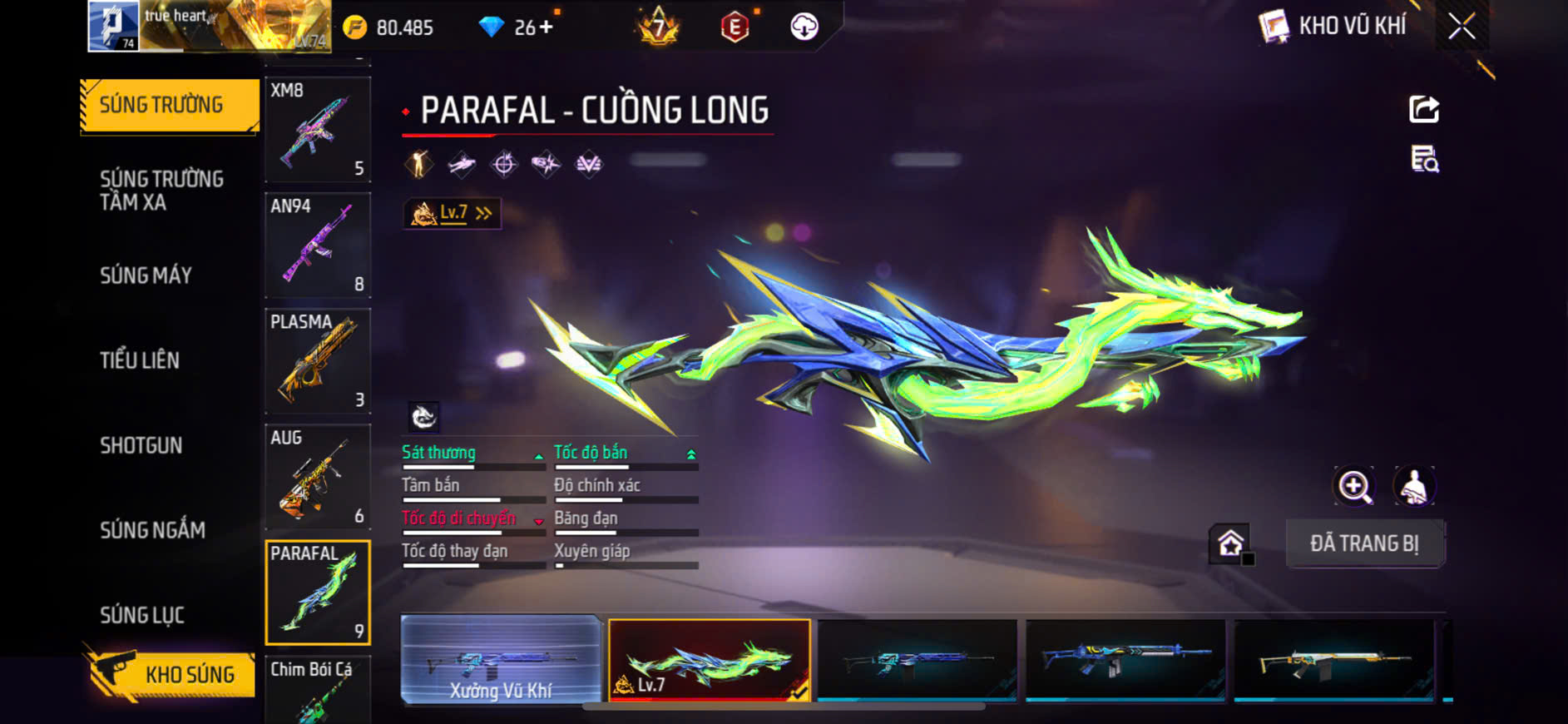Toggle the home lobby display icon

click(x=1231, y=544)
